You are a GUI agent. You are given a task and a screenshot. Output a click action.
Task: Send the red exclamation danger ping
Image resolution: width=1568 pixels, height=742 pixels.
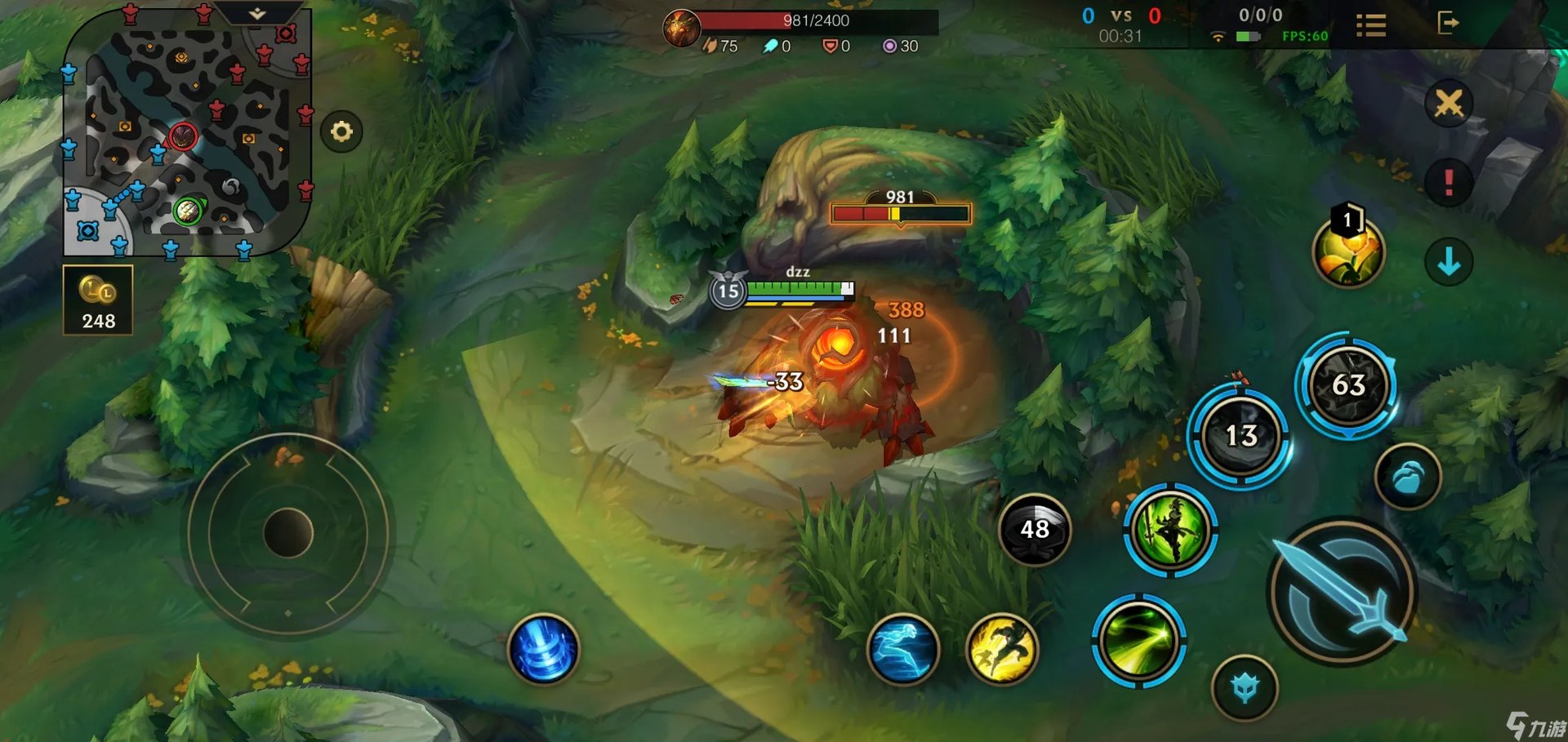point(1448,181)
